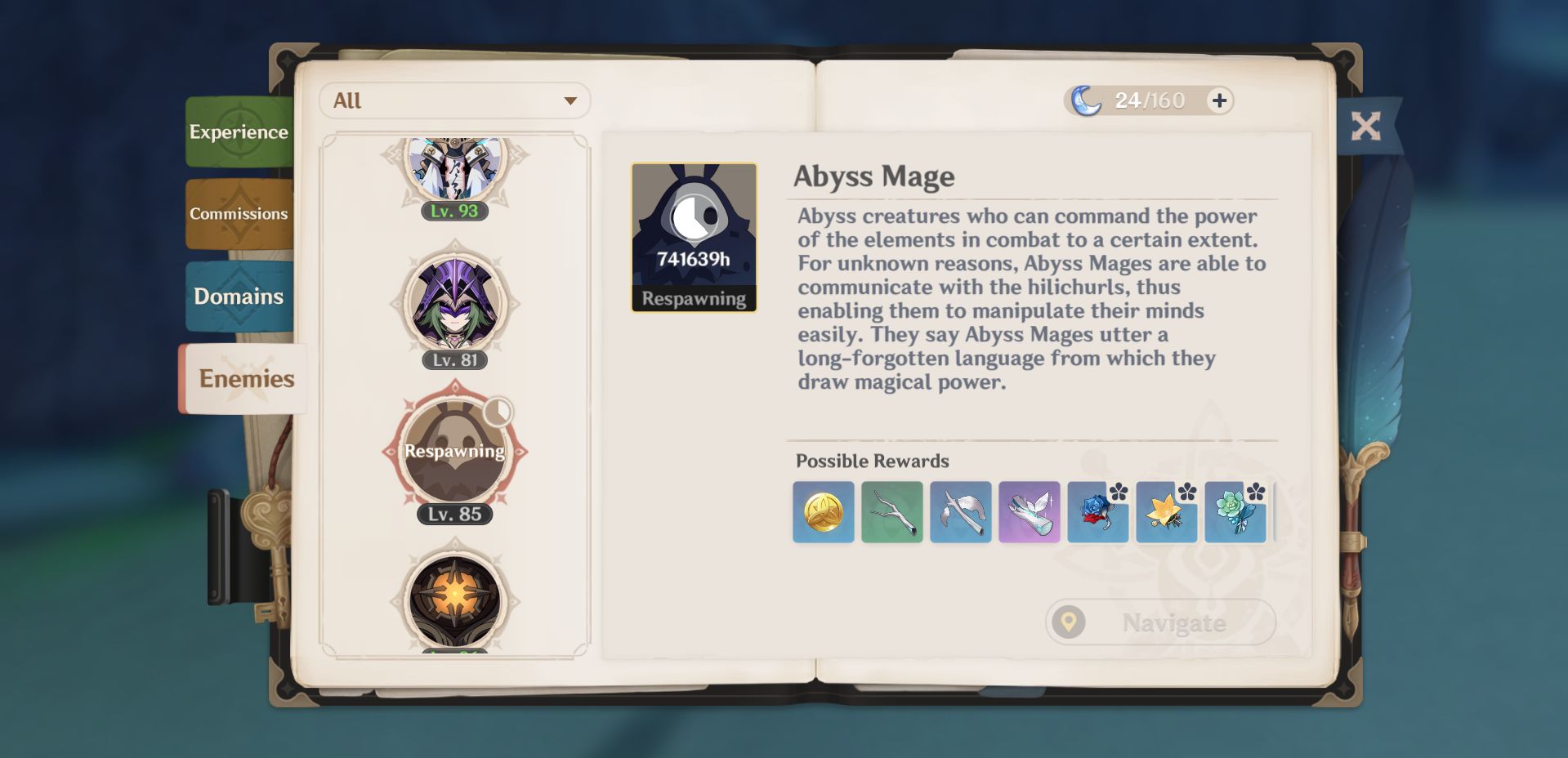Expand the enemy category selector arrow
1568x758 pixels.
pyautogui.click(x=571, y=100)
